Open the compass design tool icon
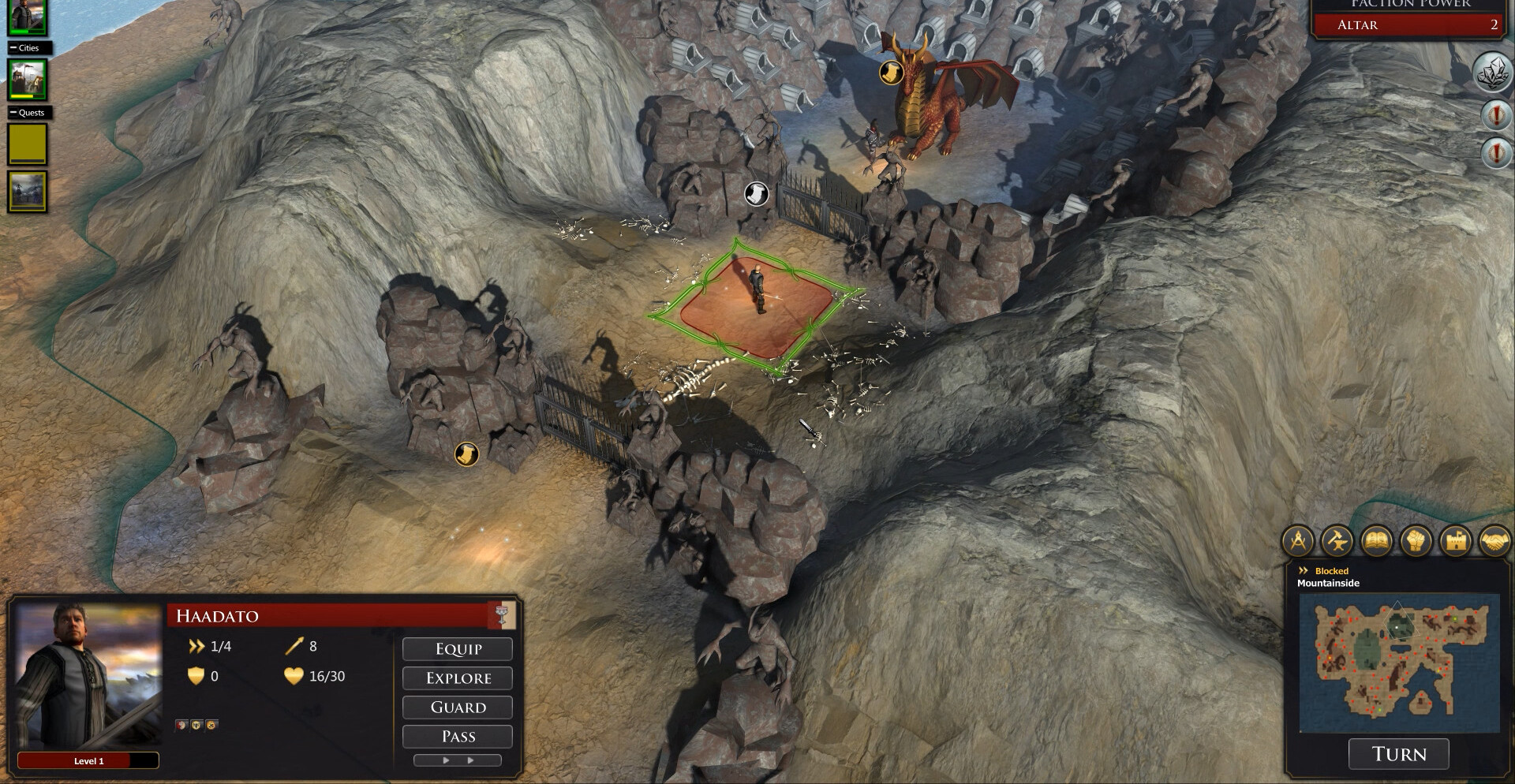Image resolution: width=1515 pixels, height=784 pixels. [1299, 541]
